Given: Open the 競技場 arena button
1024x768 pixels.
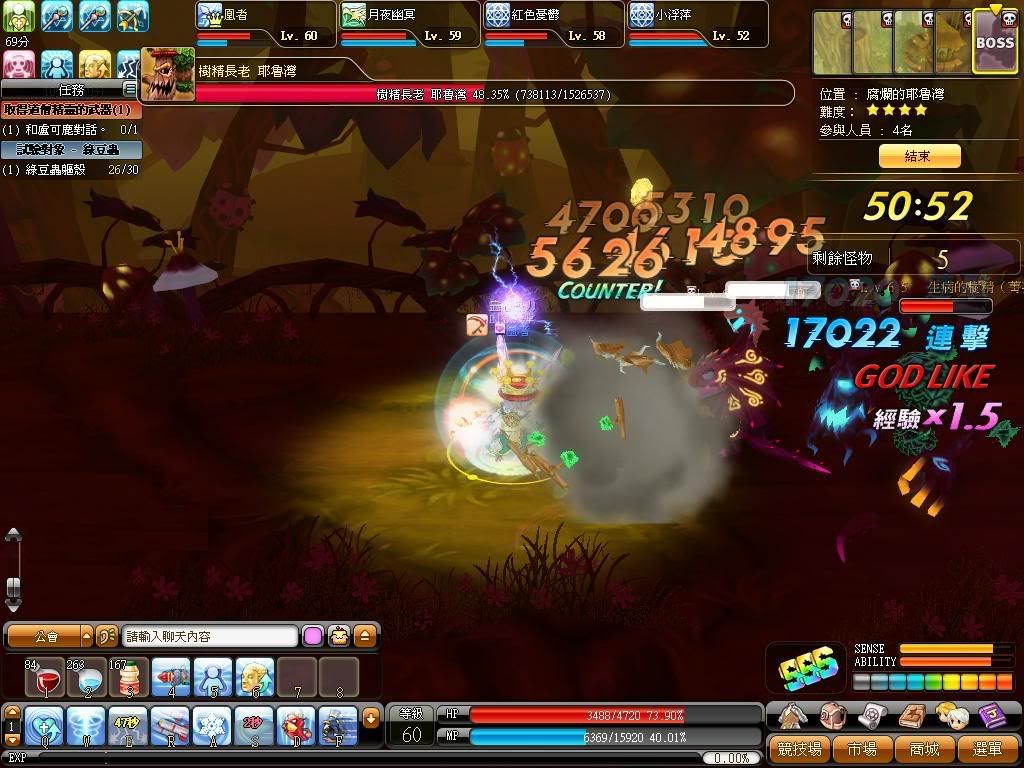Looking at the screenshot, I should 800,748.
